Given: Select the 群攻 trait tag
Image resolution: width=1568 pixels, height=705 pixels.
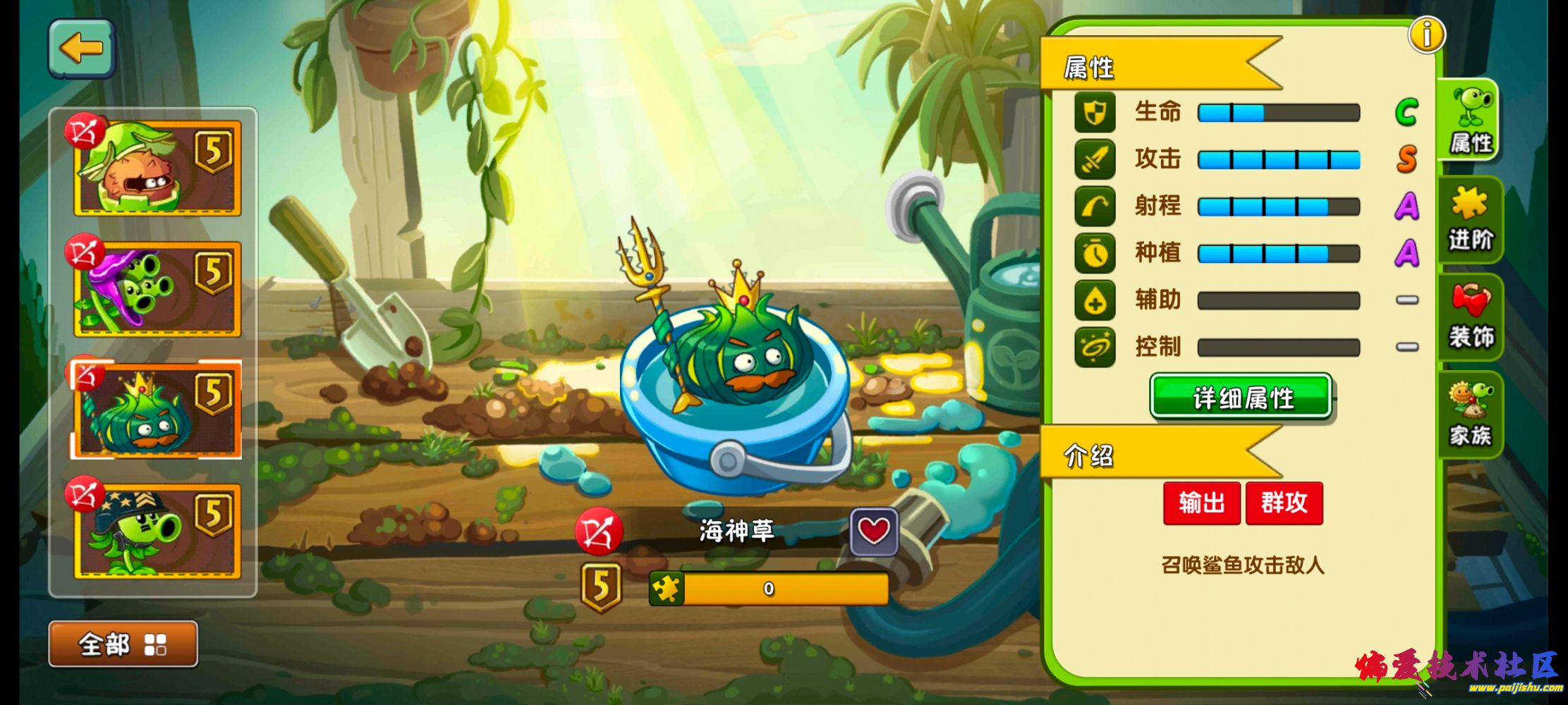Looking at the screenshot, I should 1284,503.
